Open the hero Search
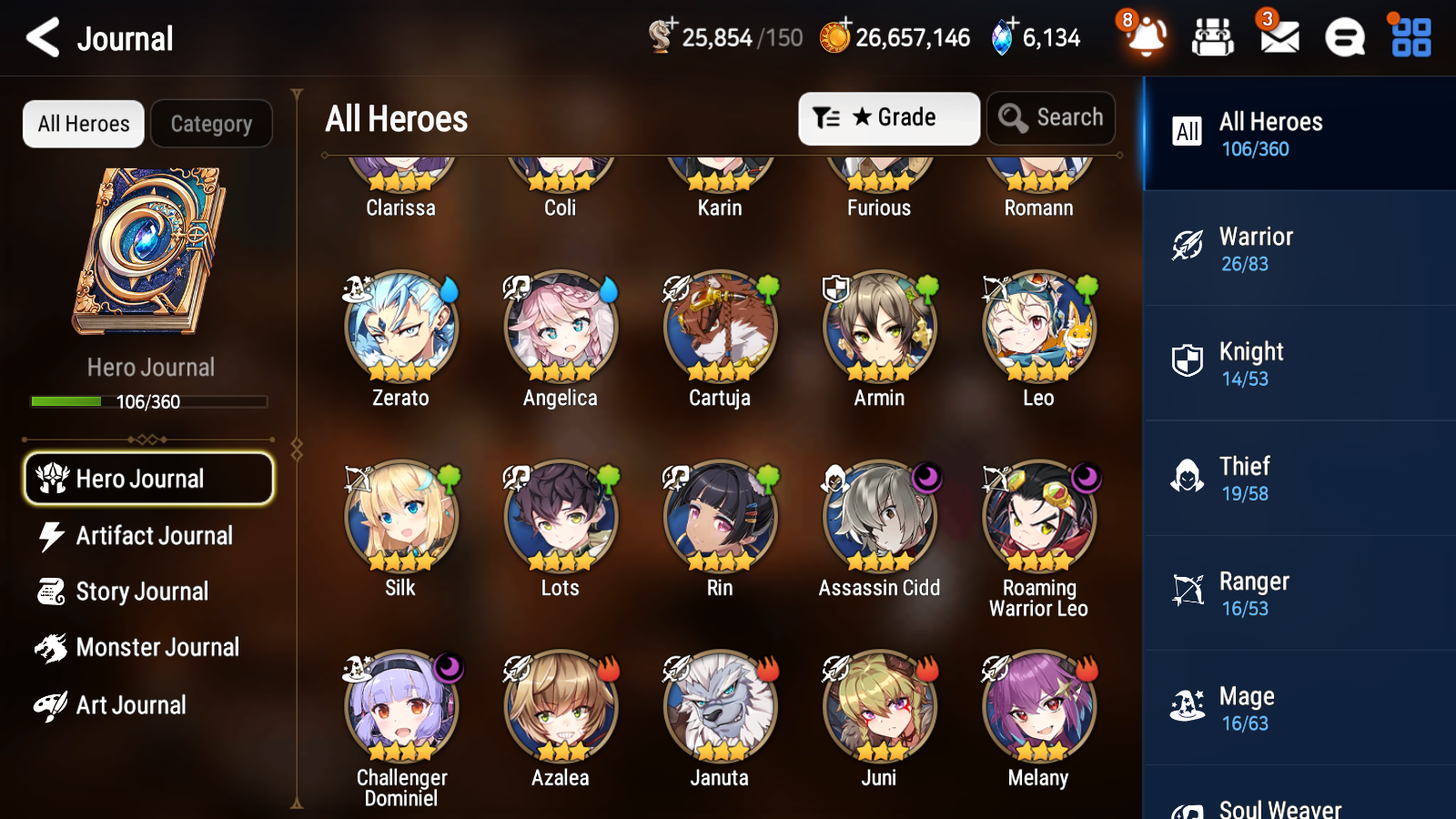The width and height of the screenshot is (1456, 819). [1050, 117]
